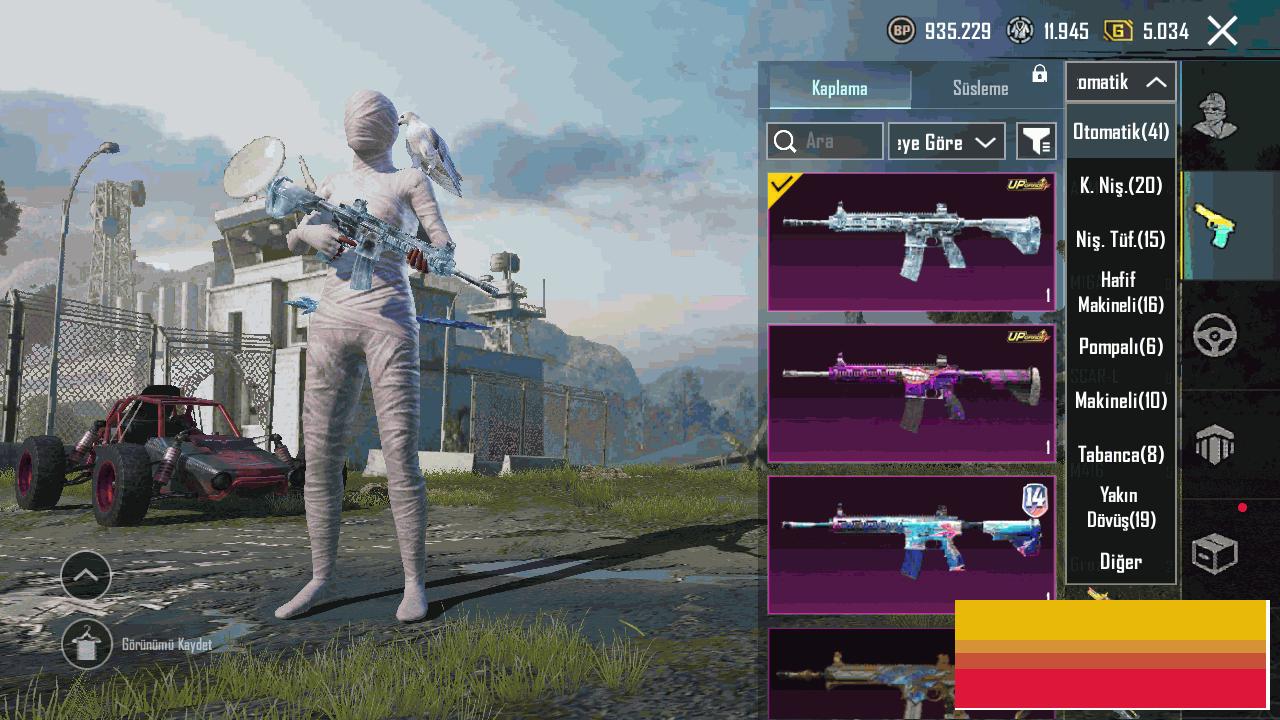Image resolution: width=1280 pixels, height=720 pixels.
Task: Show Tabanca(8) weapon skins
Action: (1121, 454)
